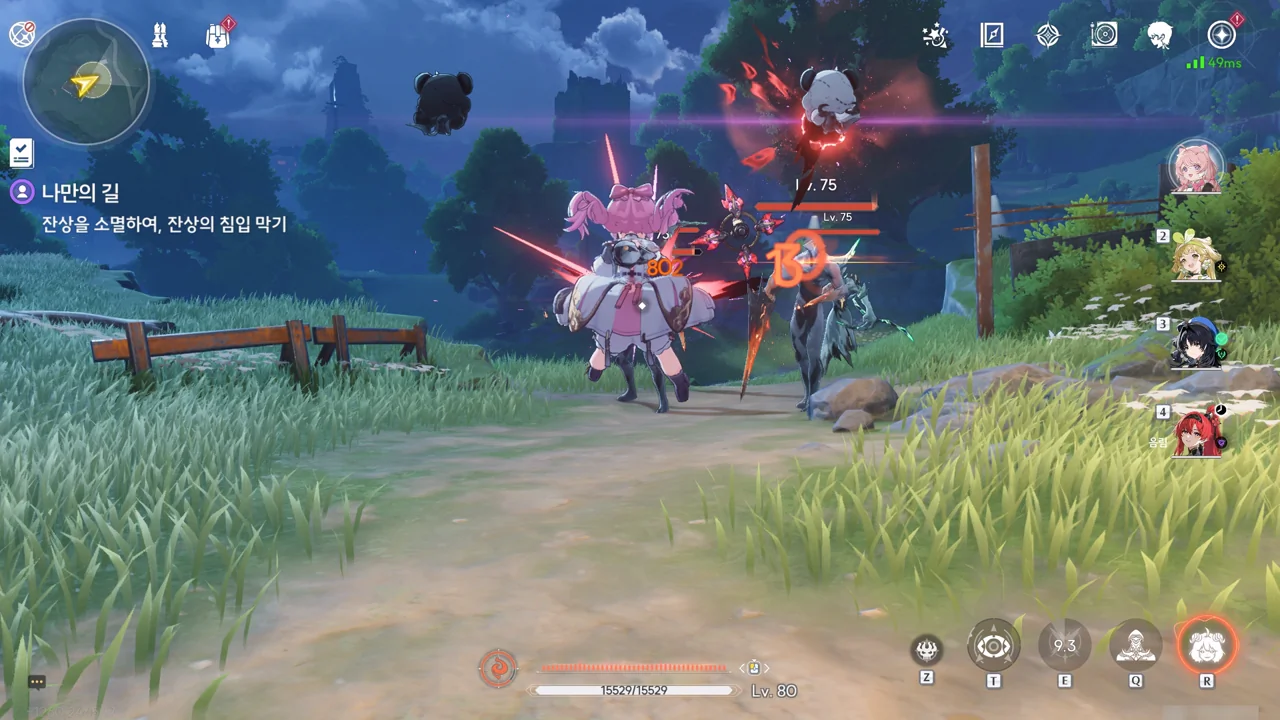The width and height of the screenshot is (1280, 720).
Task: Activate the skull-shaped Z skill
Action: (x=927, y=650)
